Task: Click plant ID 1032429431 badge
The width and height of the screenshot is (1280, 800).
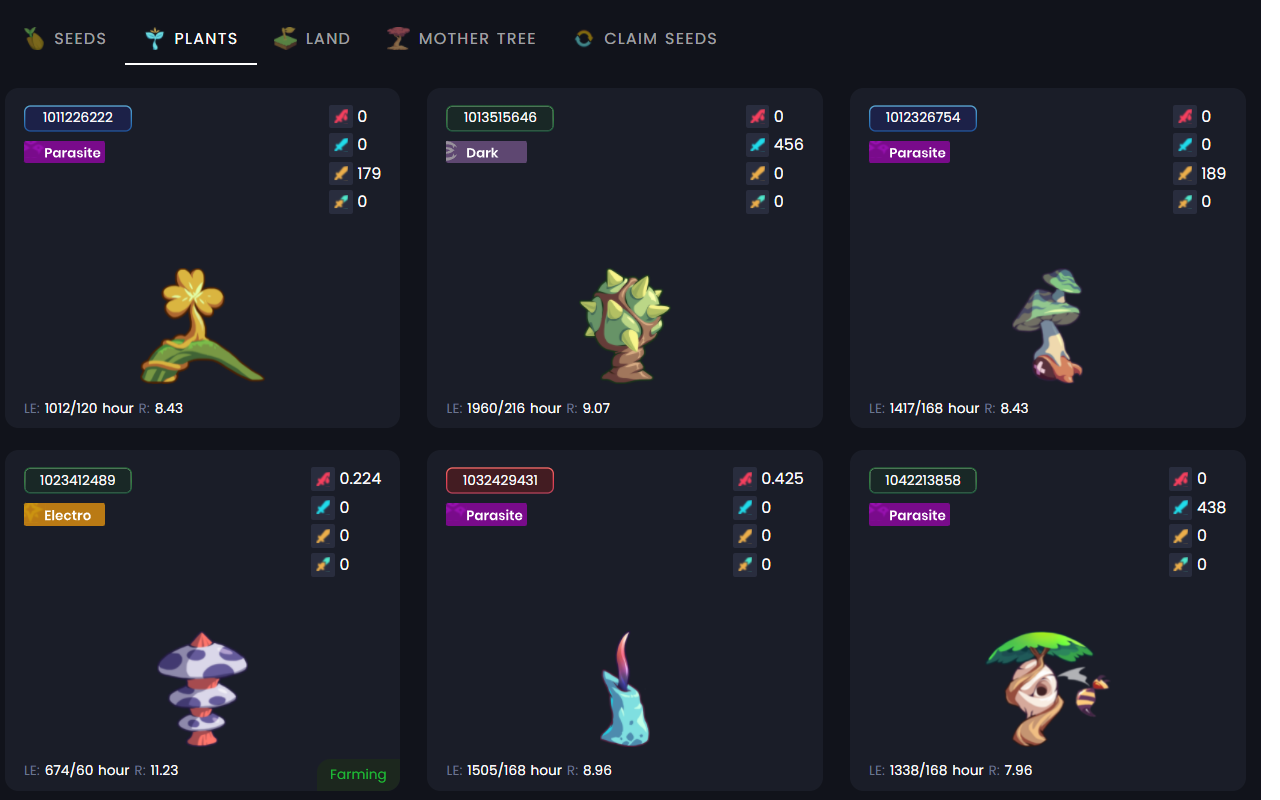Action: 500,481
